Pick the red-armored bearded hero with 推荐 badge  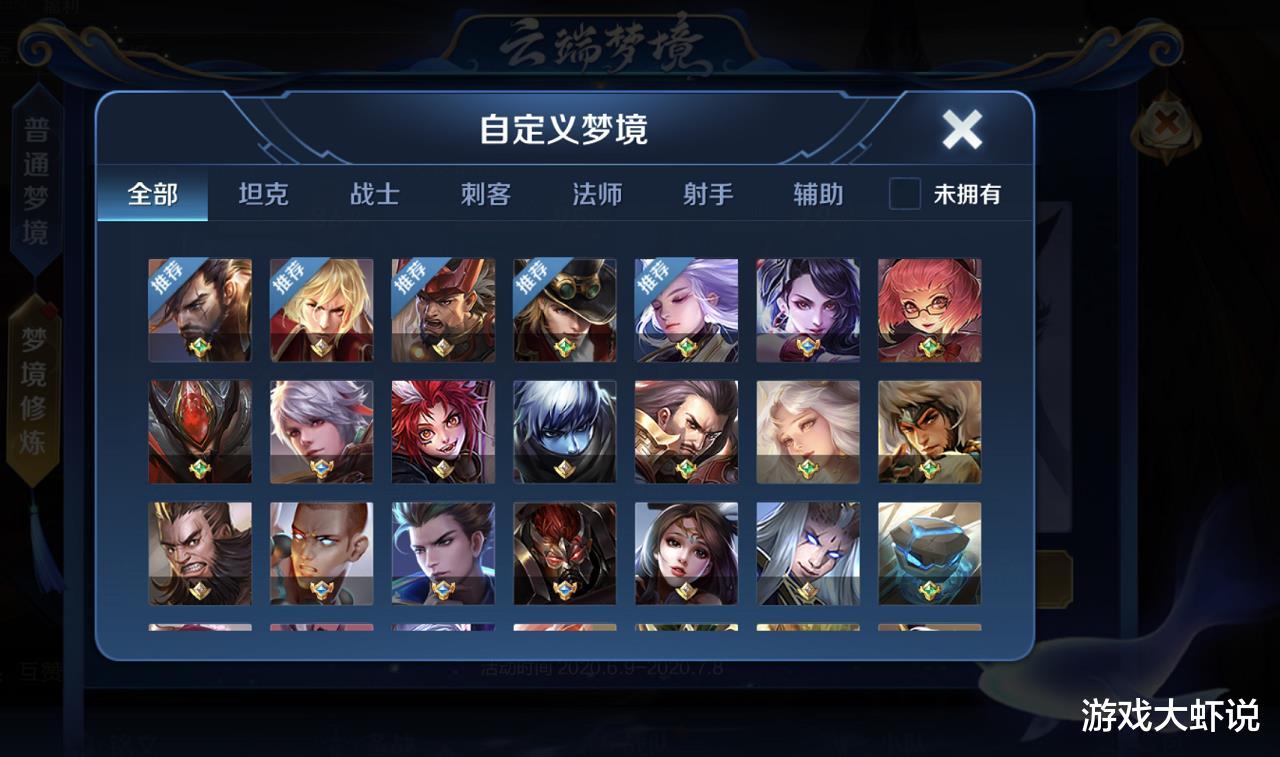point(443,310)
